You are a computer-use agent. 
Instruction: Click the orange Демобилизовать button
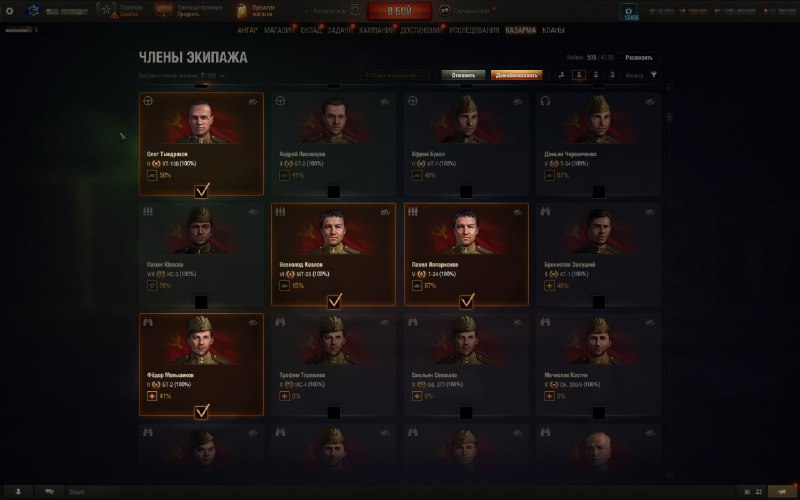point(517,74)
